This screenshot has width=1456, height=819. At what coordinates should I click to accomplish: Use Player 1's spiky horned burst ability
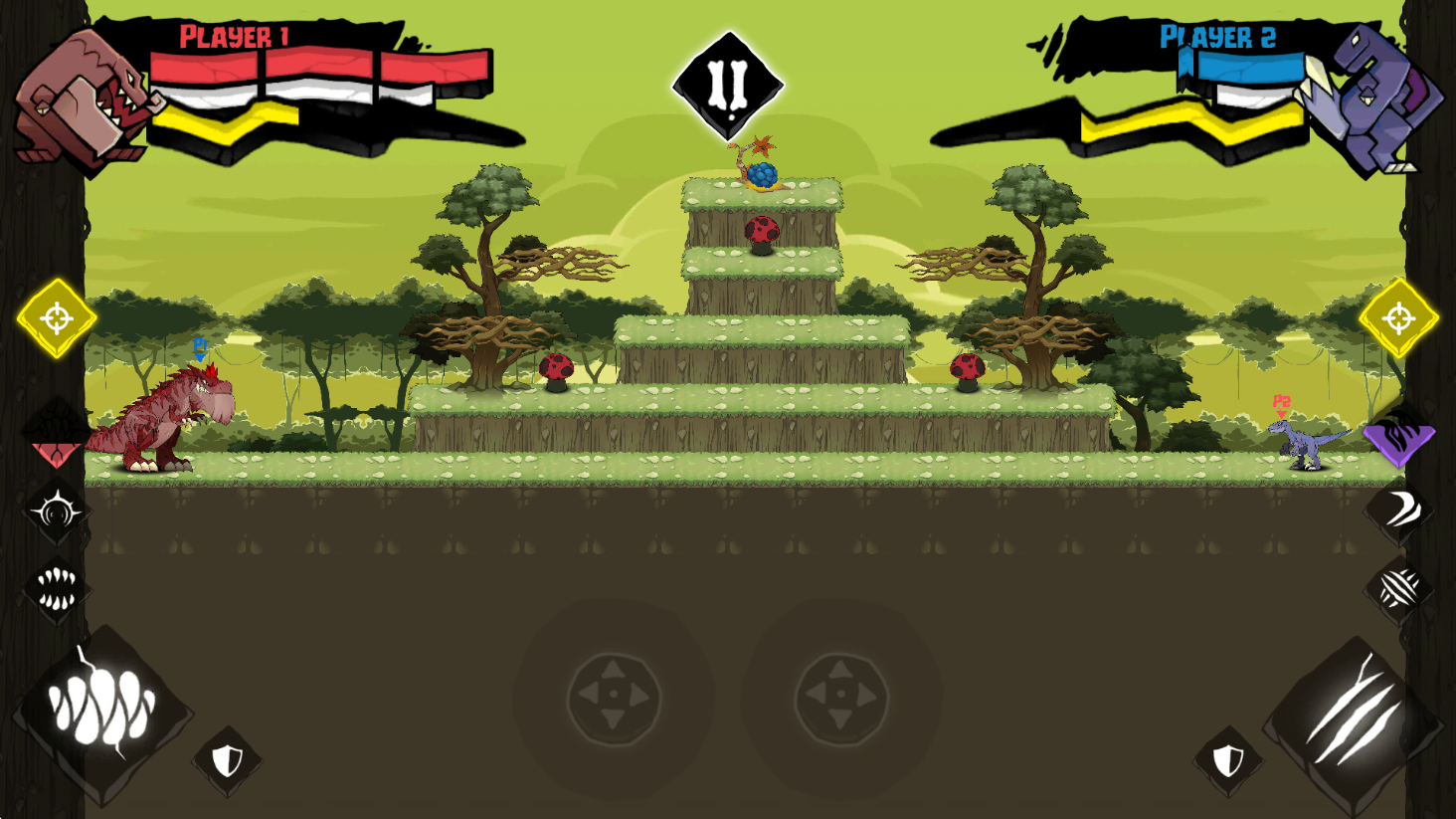coord(57,512)
